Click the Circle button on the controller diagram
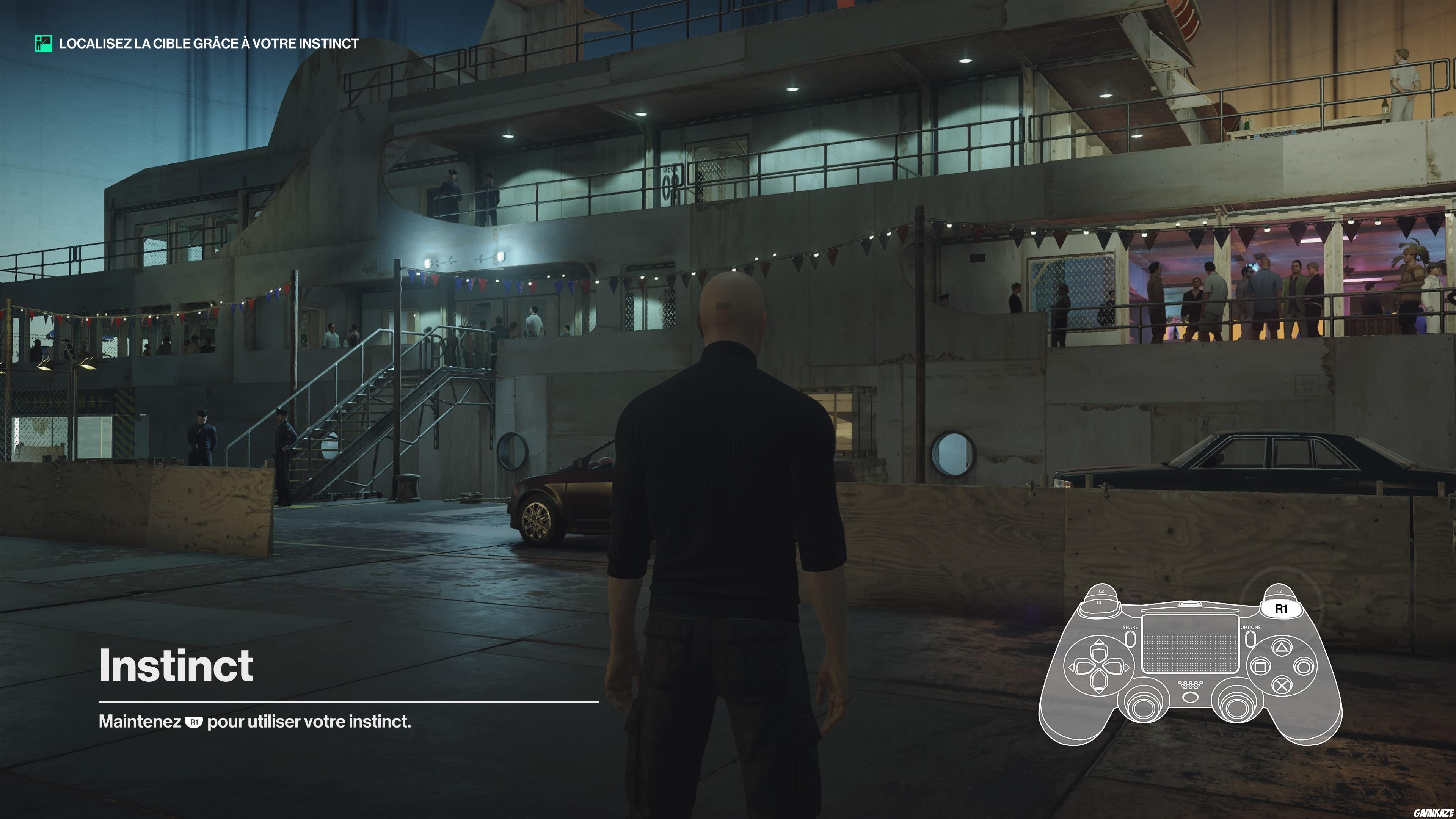1456x819 pixels. pos(1304,667)
